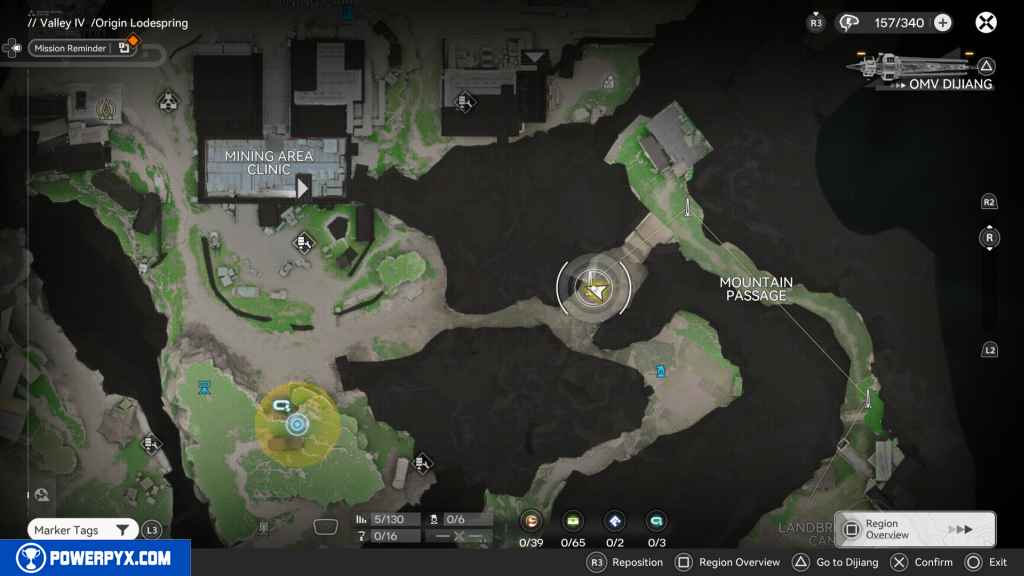Select the blue collectible counter showing 0/2
Image resolution: width=1024 pixels, height=576 pixels.
click(614, 521)
